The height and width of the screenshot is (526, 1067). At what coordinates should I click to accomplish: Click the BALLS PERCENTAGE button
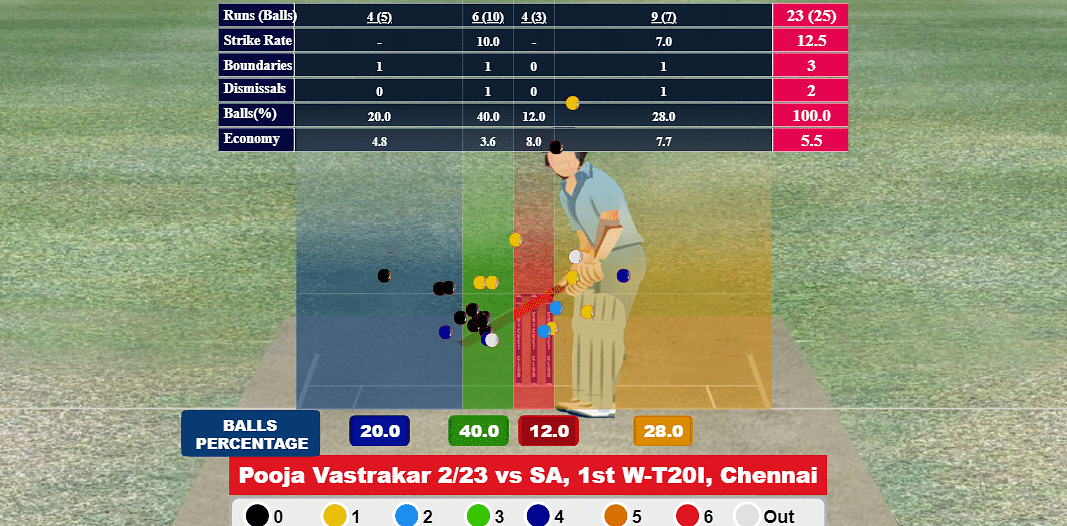pos(251,434)
